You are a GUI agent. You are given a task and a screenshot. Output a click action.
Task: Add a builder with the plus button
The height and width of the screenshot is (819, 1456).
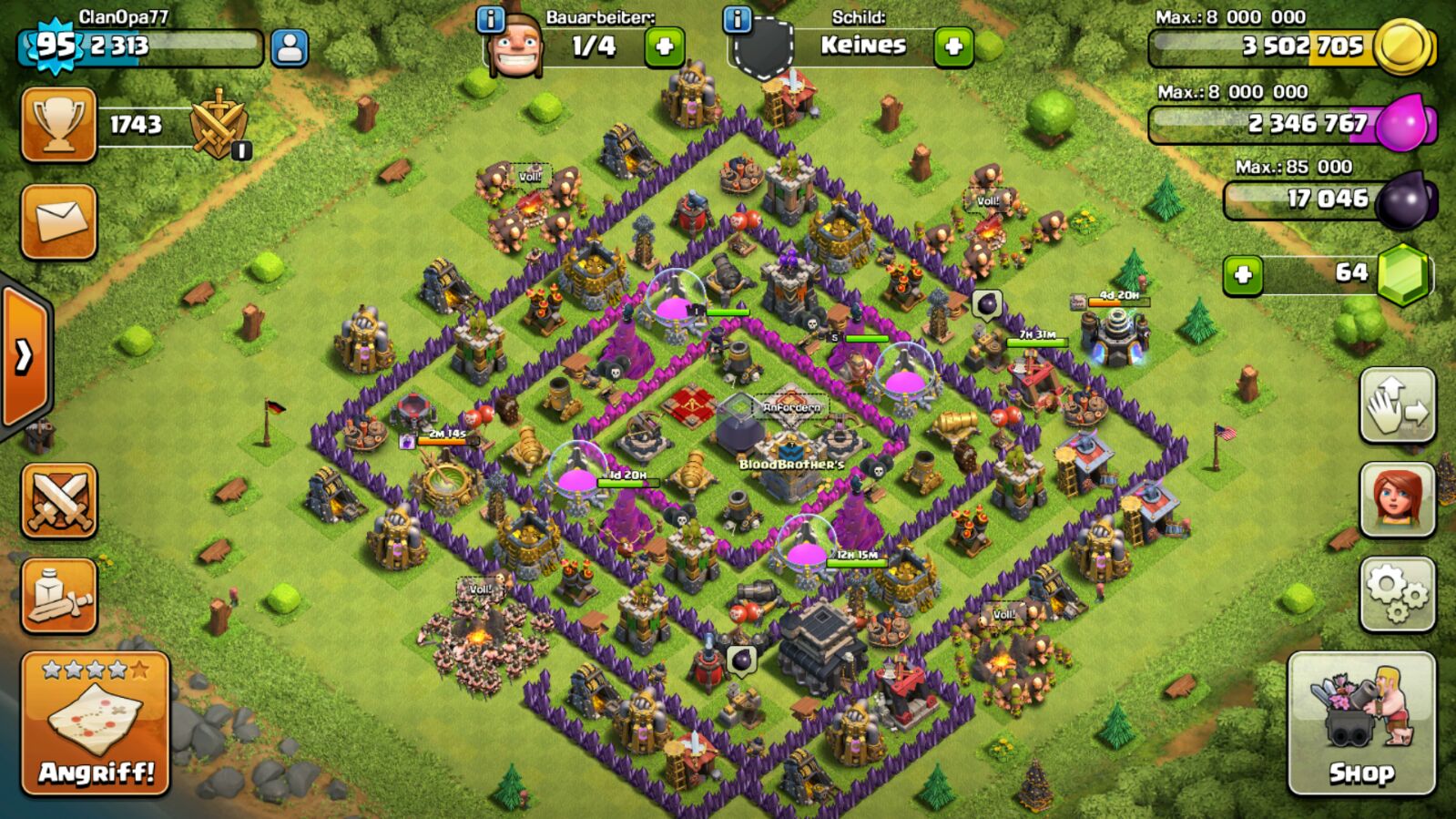pos(664,46)
